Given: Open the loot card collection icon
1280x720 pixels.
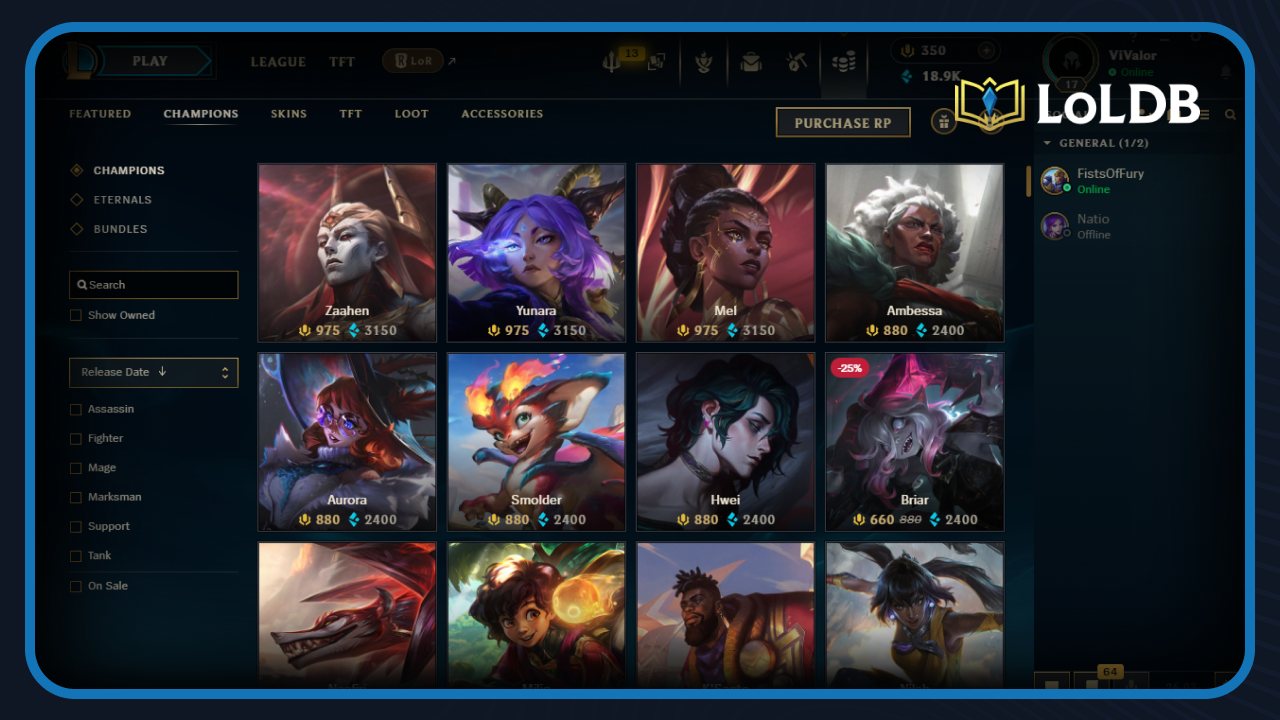Looking at the screenshot, I should [x=657, y=64].
